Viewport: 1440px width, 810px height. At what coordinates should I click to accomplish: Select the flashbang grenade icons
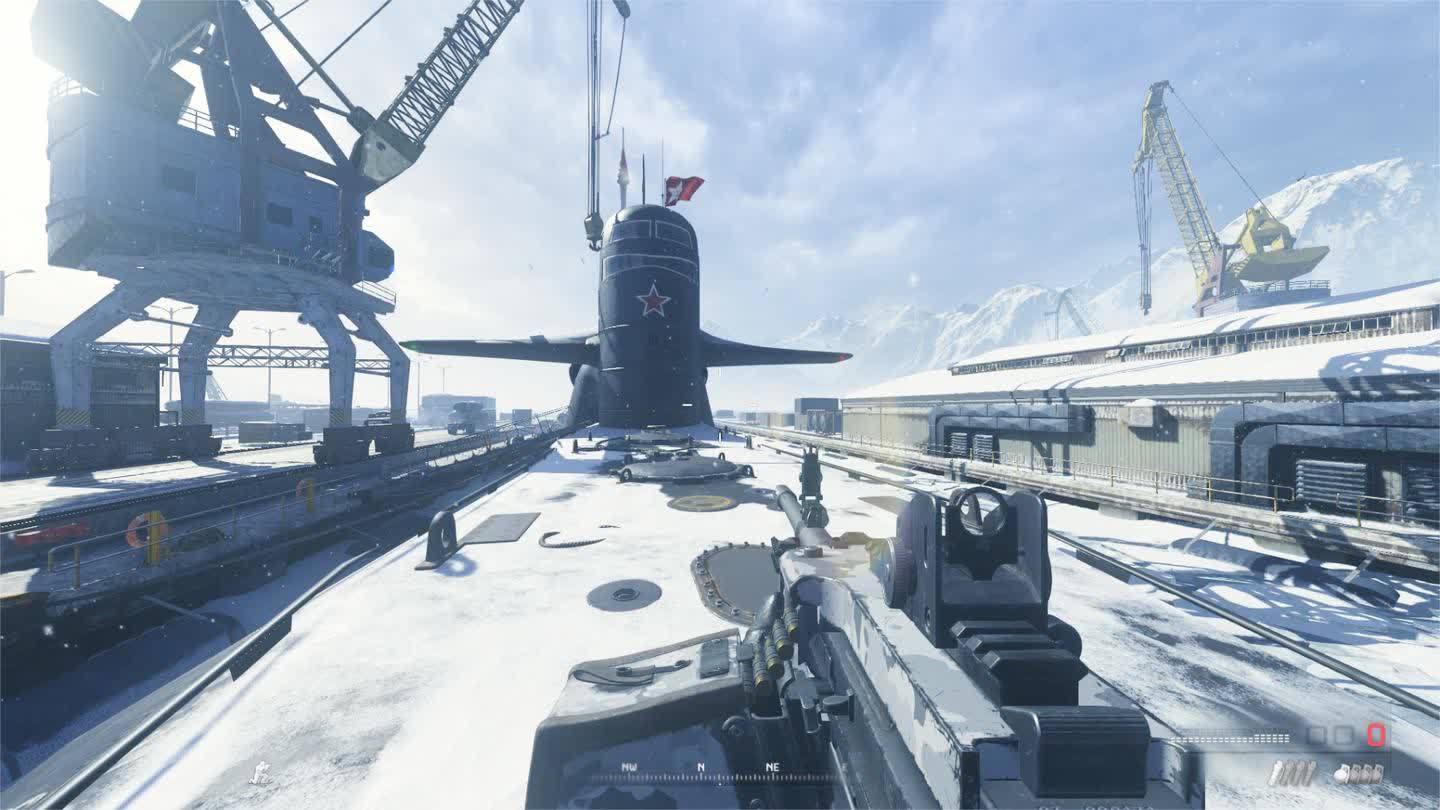[x=1292, y=773]
